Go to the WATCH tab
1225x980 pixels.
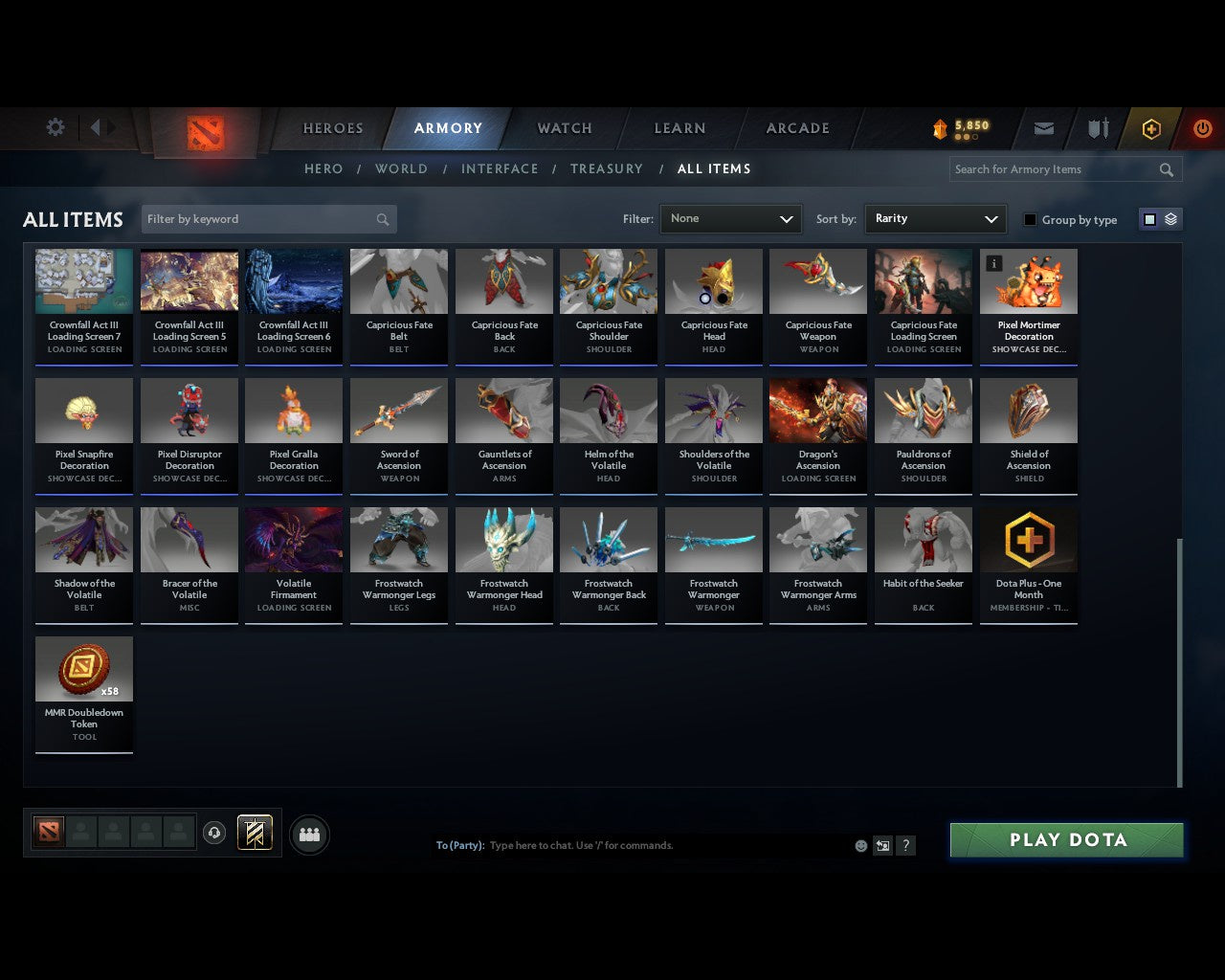564,127
